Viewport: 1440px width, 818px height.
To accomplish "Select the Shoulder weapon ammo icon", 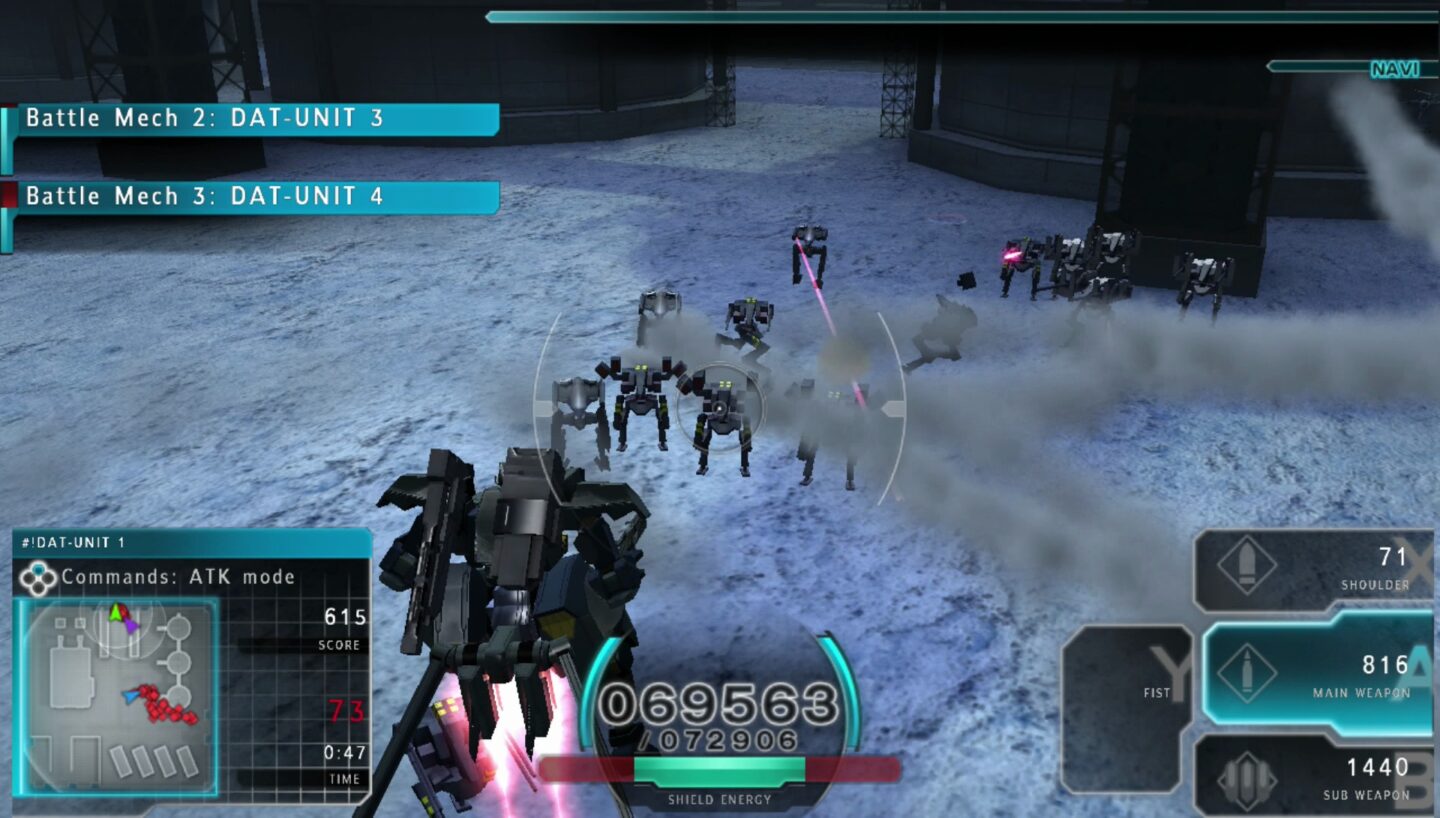I will pyautogui.click(x=1245, y=566).
